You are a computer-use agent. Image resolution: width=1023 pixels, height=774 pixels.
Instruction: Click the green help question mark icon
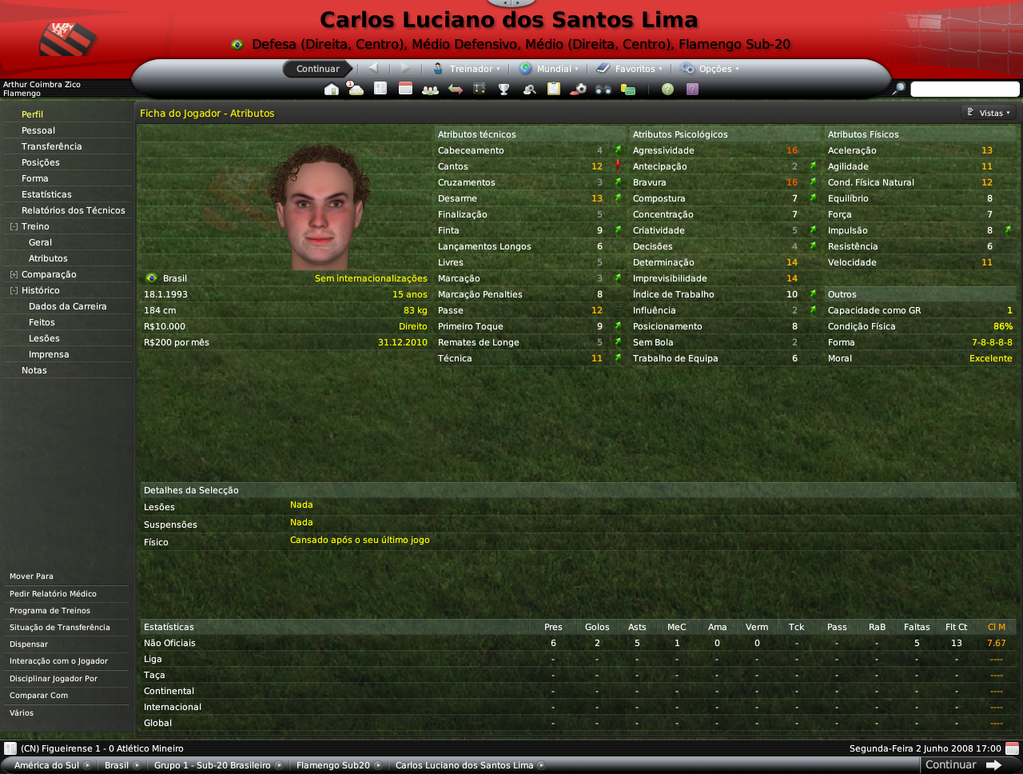pyautogui.click(x=667, y=89)
